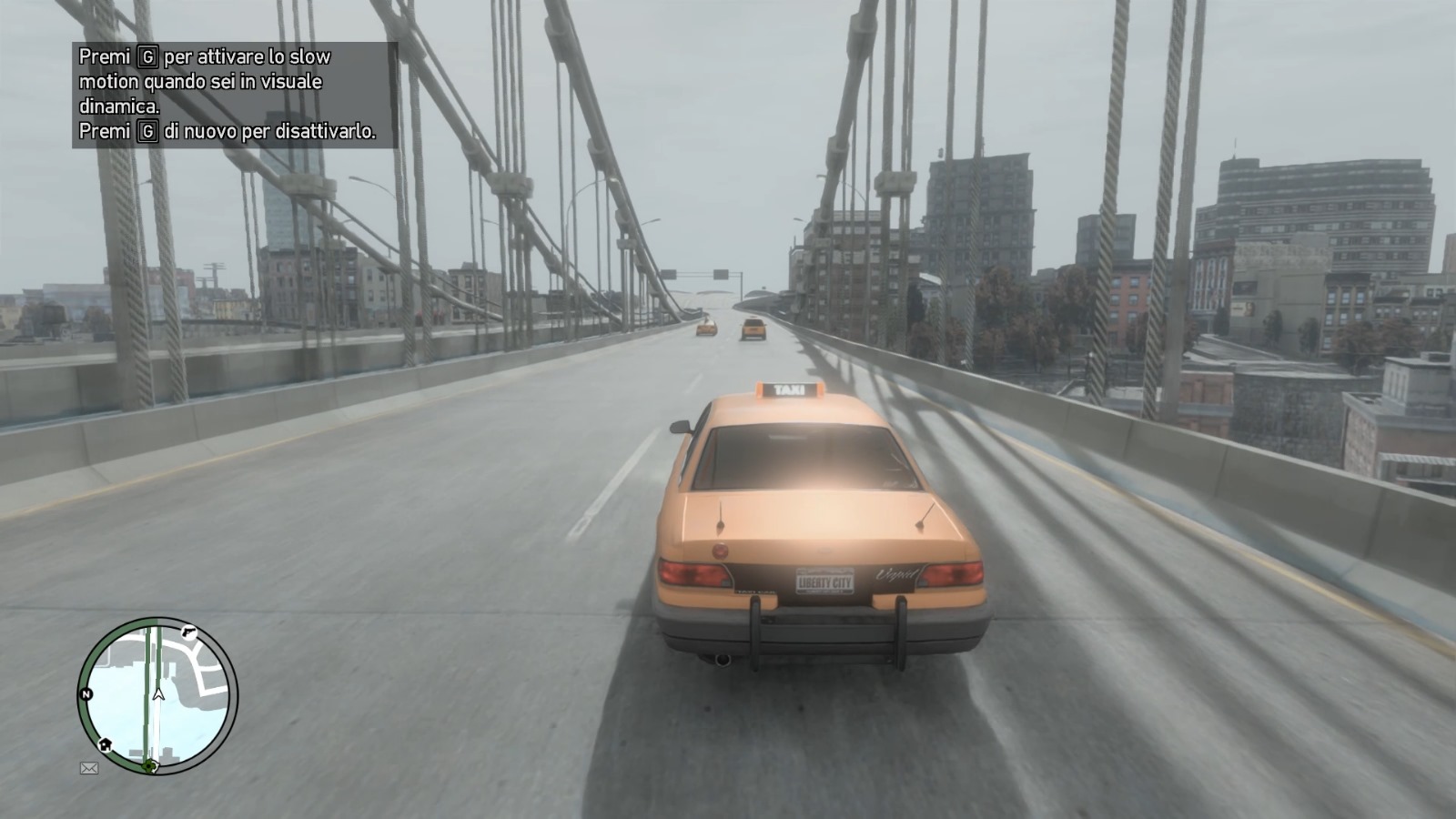Screen dimensions: 1456x819
Task: Select the gun shop blip on the radar
Action: point(188,630)
